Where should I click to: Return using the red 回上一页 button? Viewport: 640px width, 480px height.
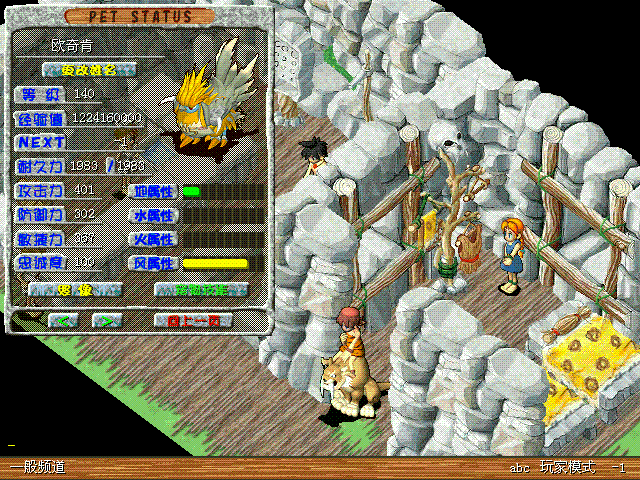193,320
